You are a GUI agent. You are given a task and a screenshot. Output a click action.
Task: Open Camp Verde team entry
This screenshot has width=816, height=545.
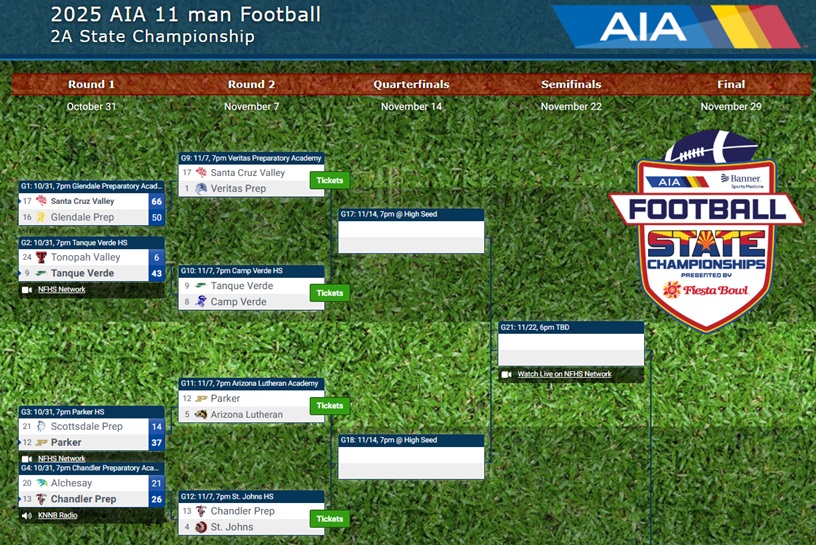[238, 301]
